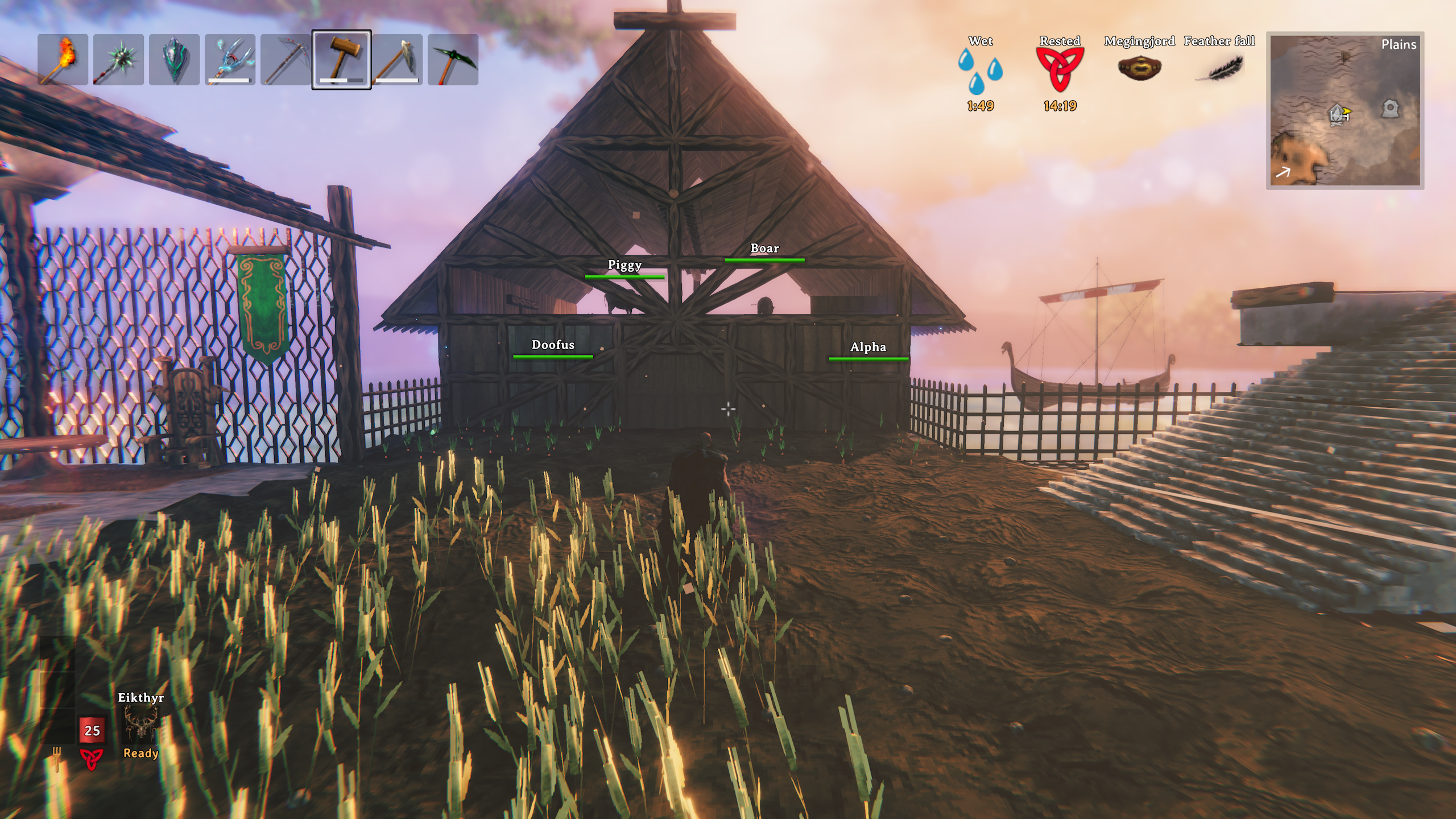Select the stone portal marker on minimap
Viewport: 1456px width, 819px height.
pos(1389,108)
